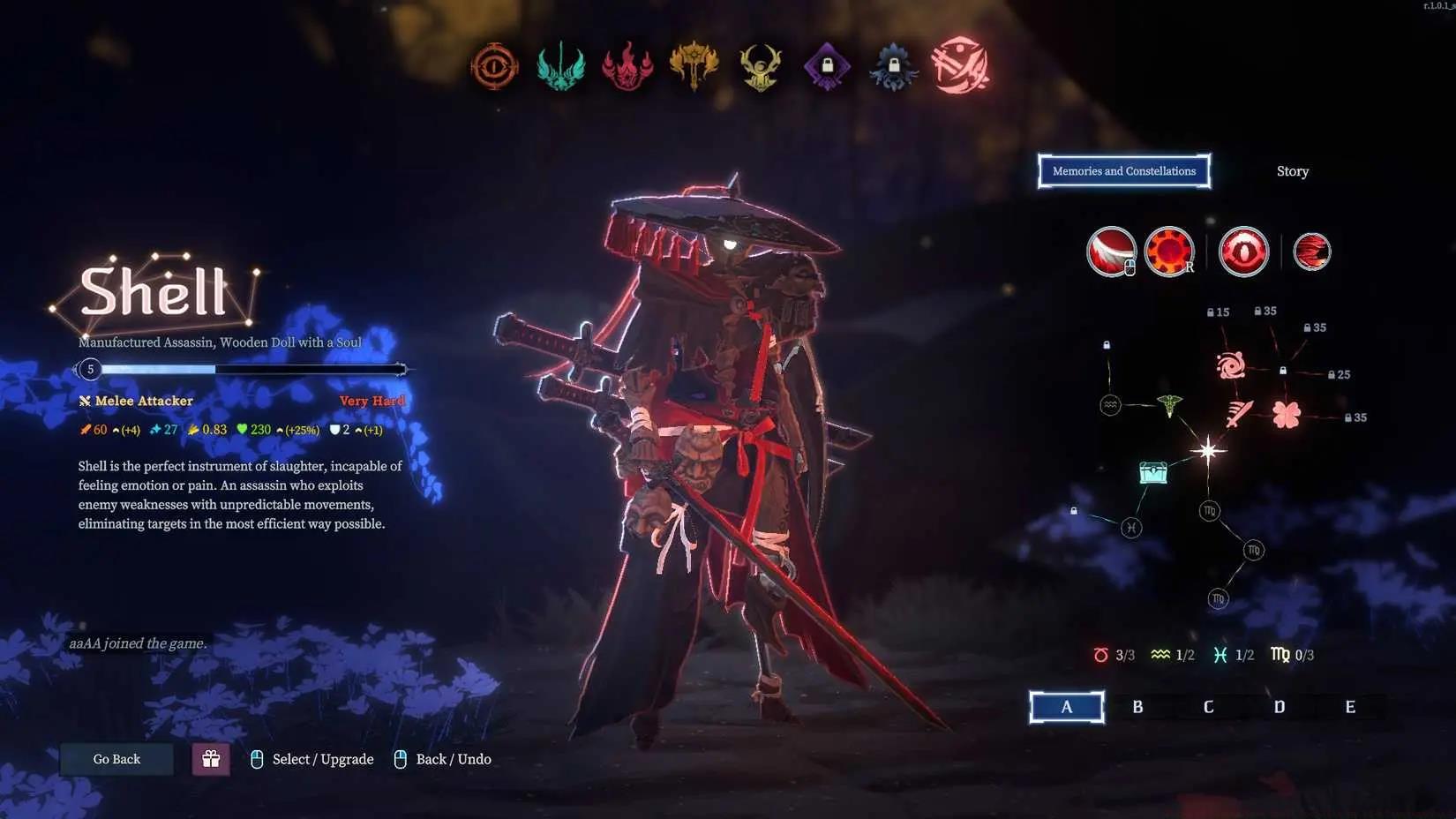The height and width of the screenshot is (819, 1456).
Task: Open the gift box button
Action: pos(211,759)
